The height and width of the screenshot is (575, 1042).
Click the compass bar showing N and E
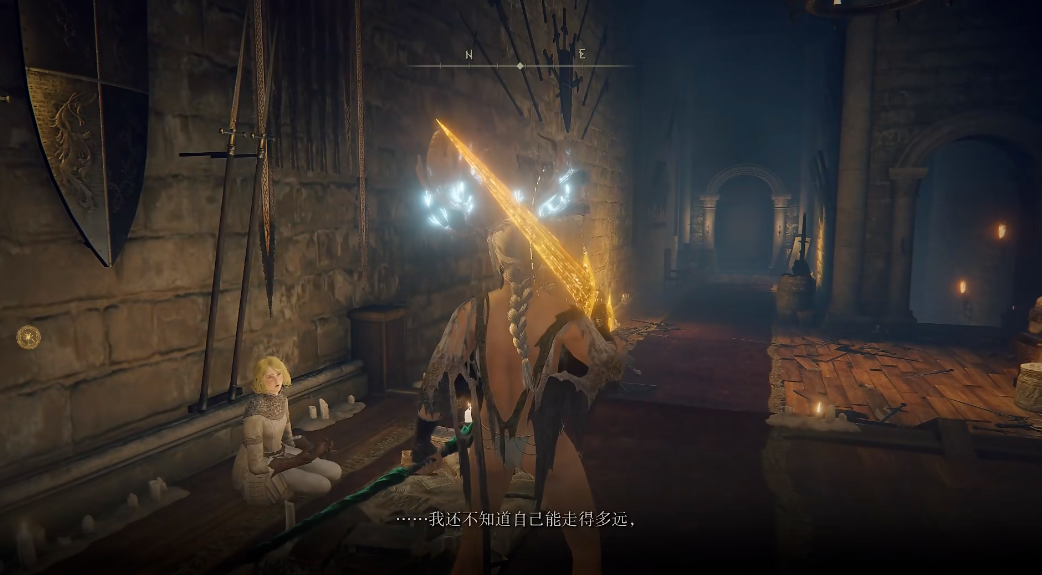coord(520,65)
